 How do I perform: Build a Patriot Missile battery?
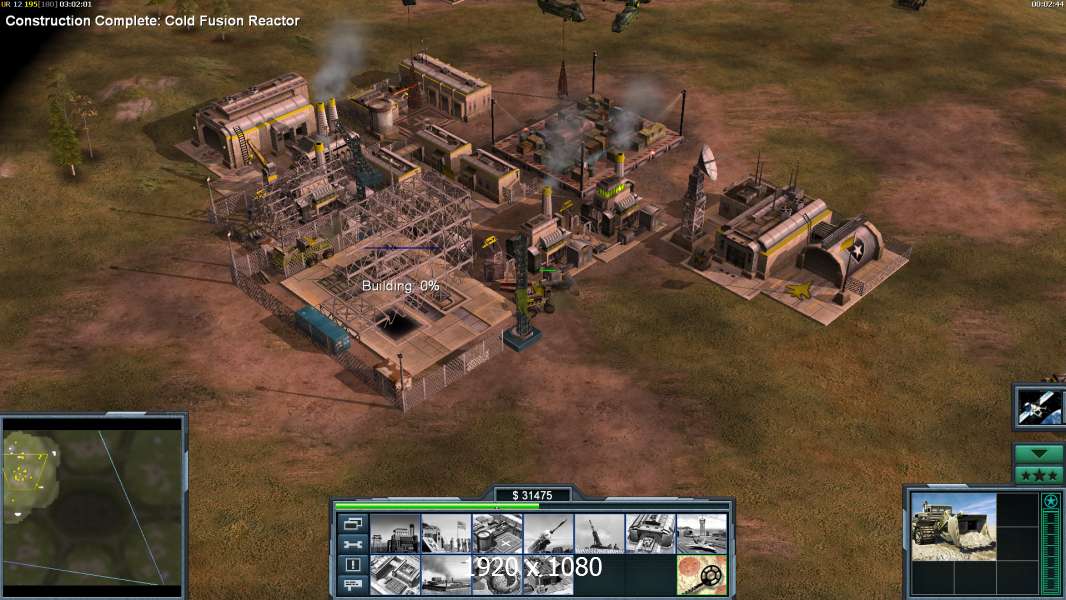point(548,534)
